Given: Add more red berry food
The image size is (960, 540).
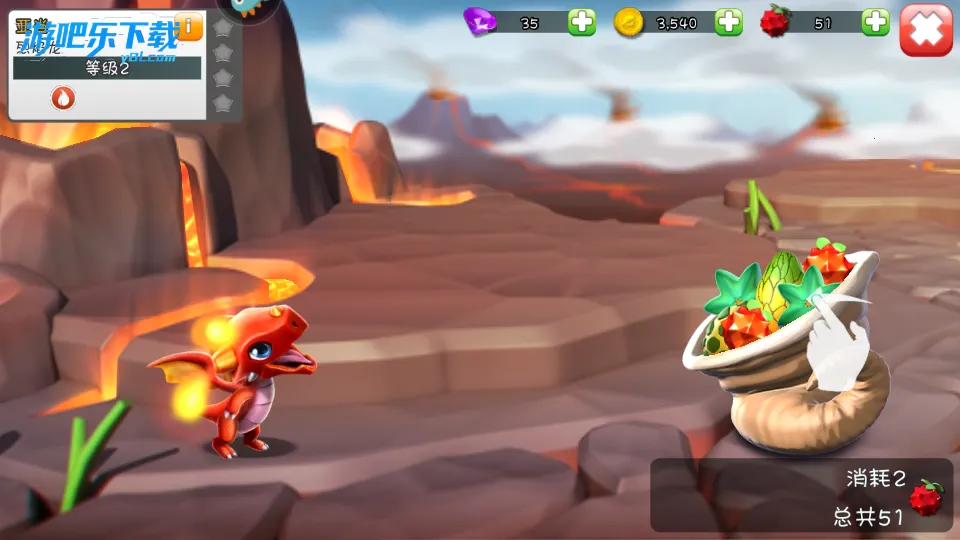Looking at the screenshot, I should pyautogui.click(x=875, y=22).
